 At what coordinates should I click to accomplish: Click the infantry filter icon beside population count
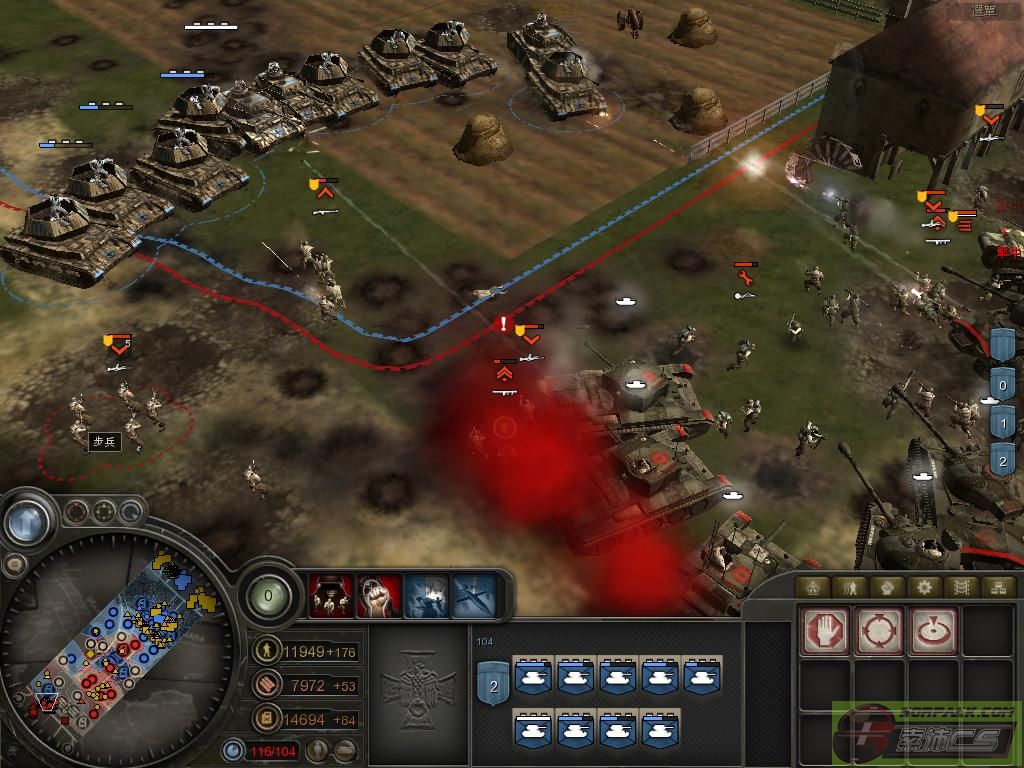pos(317,750)
